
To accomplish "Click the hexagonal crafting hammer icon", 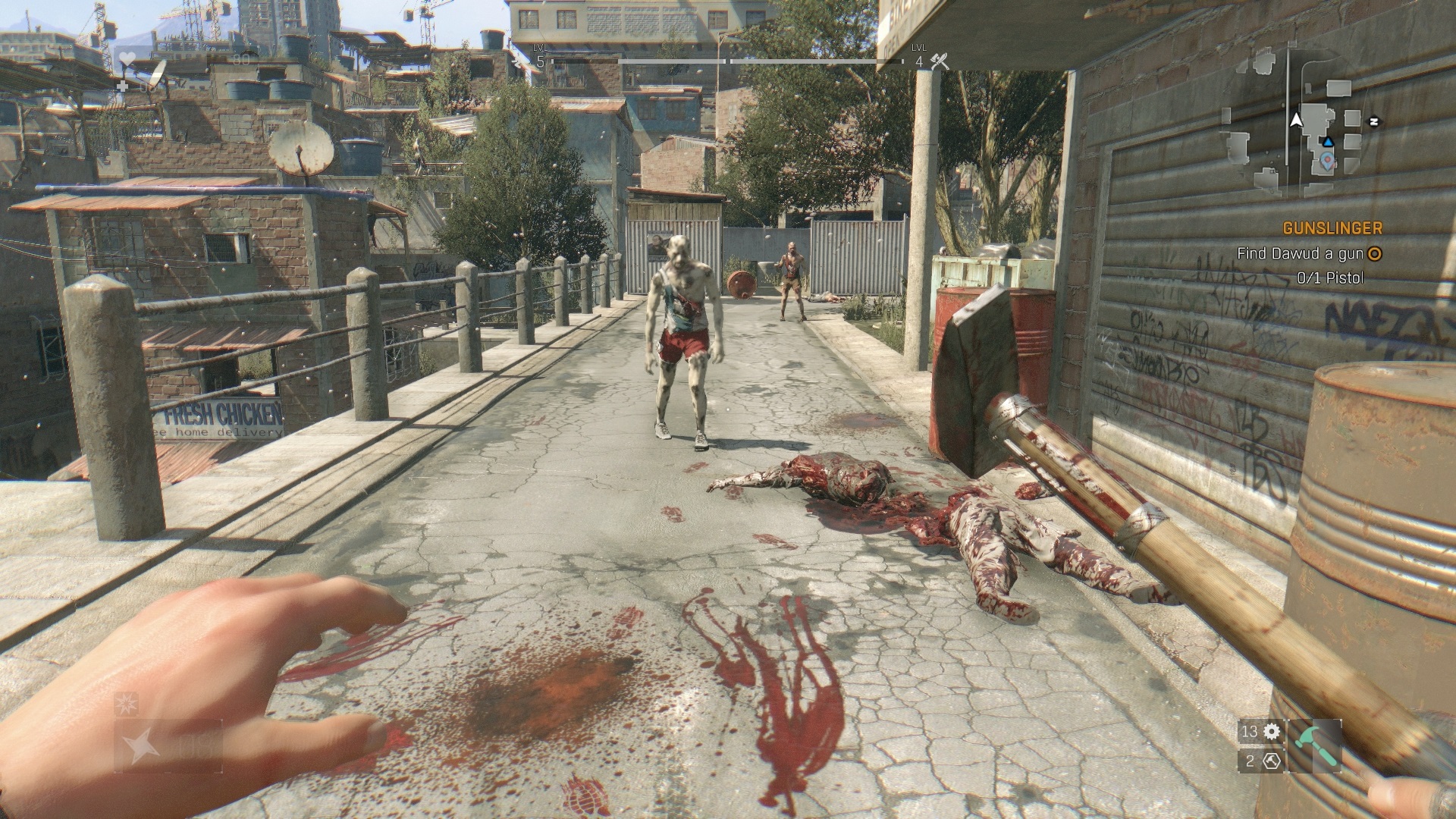I will 1273,761.
